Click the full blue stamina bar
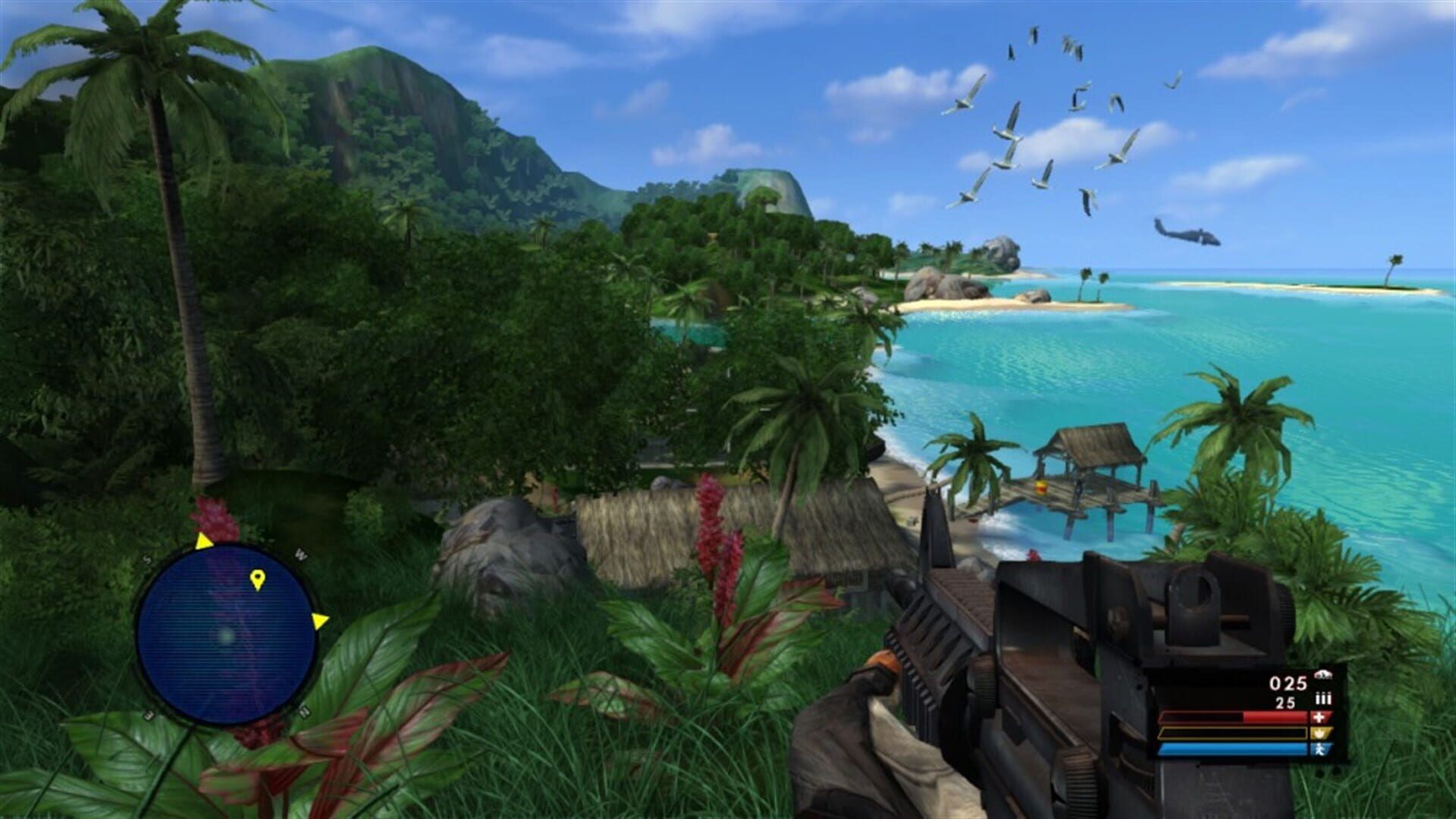Viewport: 1456px width, 819px height. 1232,749
